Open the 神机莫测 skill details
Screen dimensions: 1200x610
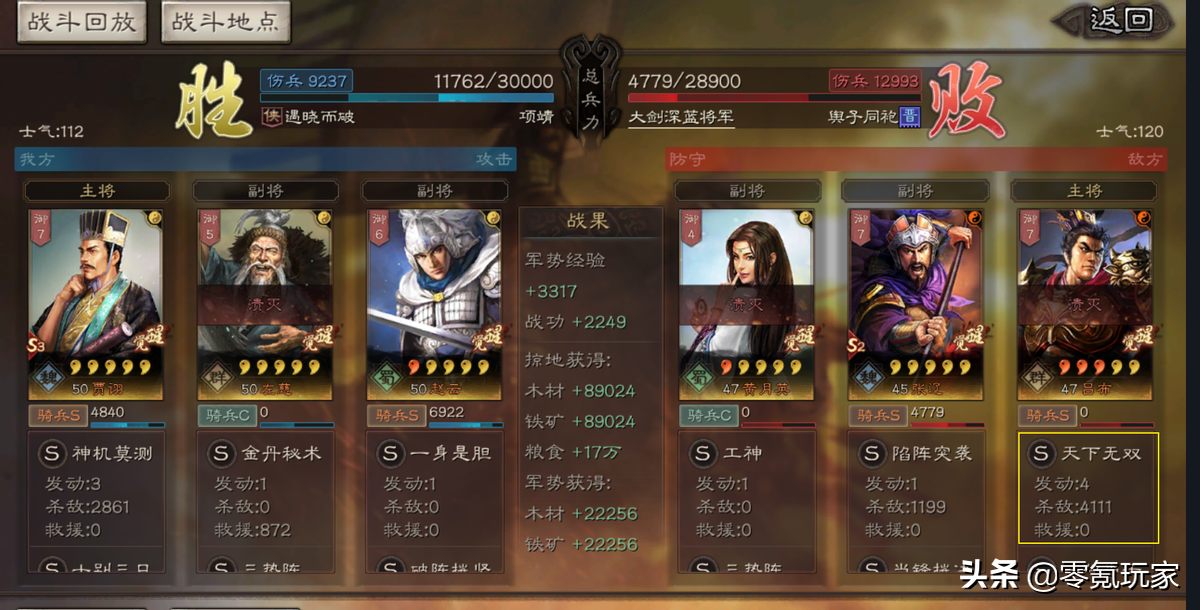(96, 454)
